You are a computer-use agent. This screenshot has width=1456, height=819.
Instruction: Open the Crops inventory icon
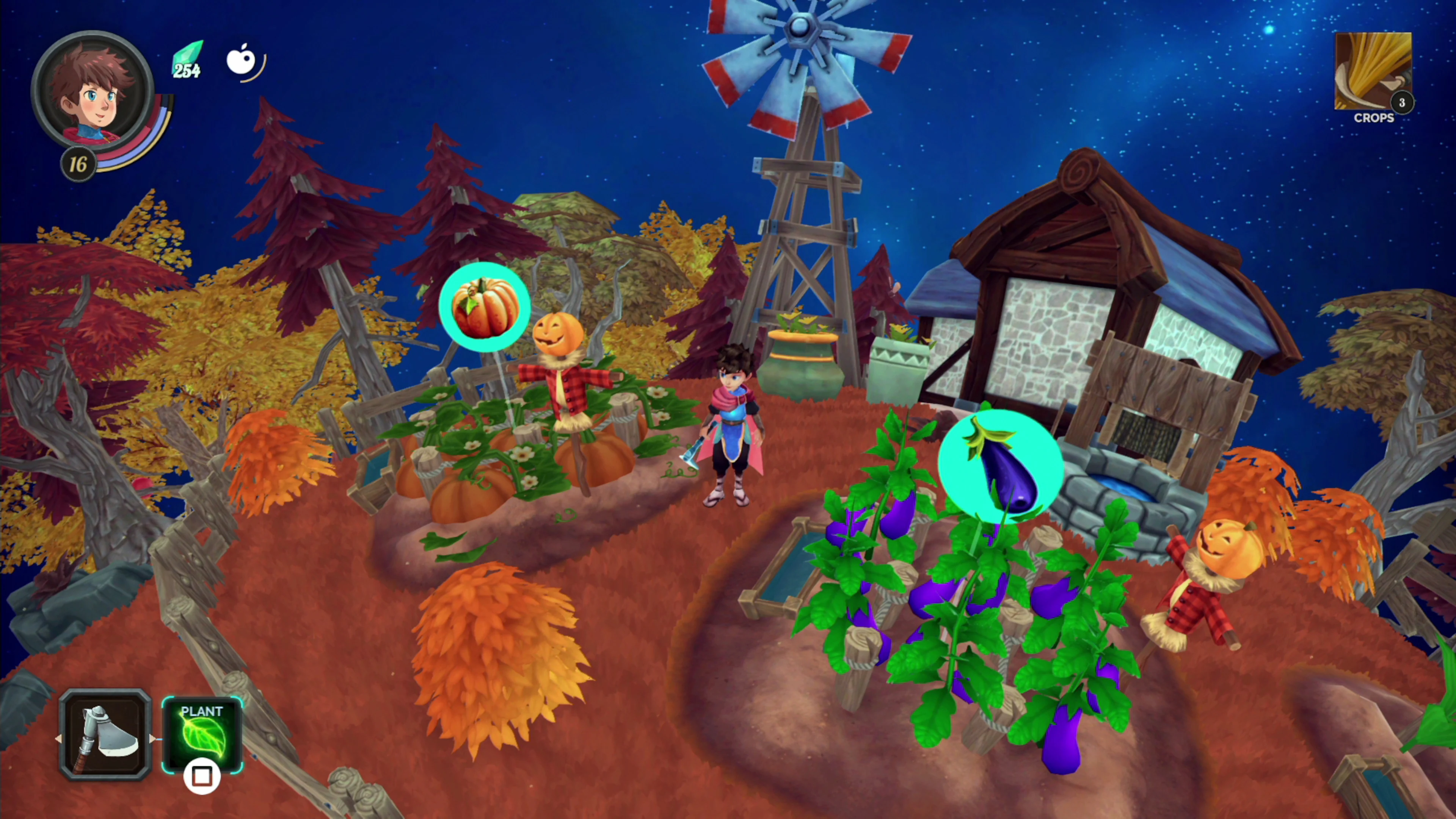[1372, 72]
